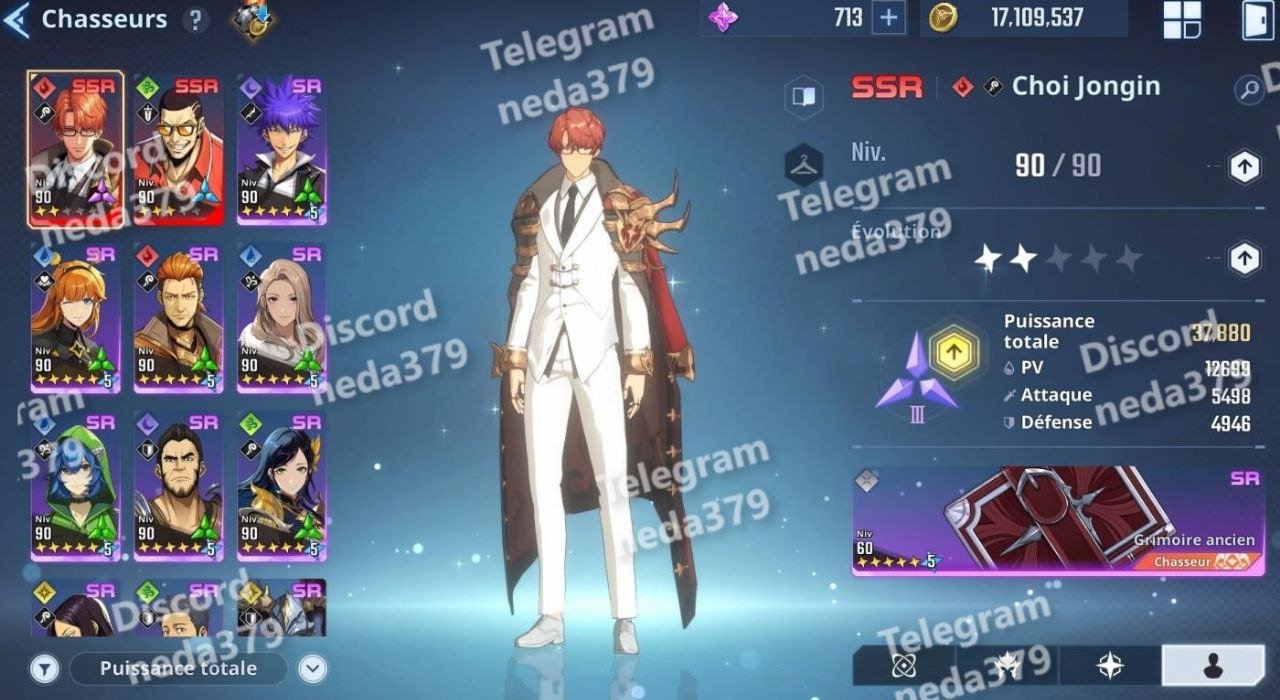
Task: Upgrade Évolution stars with arrow button
Action: pyautogui.click(x=1244, y=259)
